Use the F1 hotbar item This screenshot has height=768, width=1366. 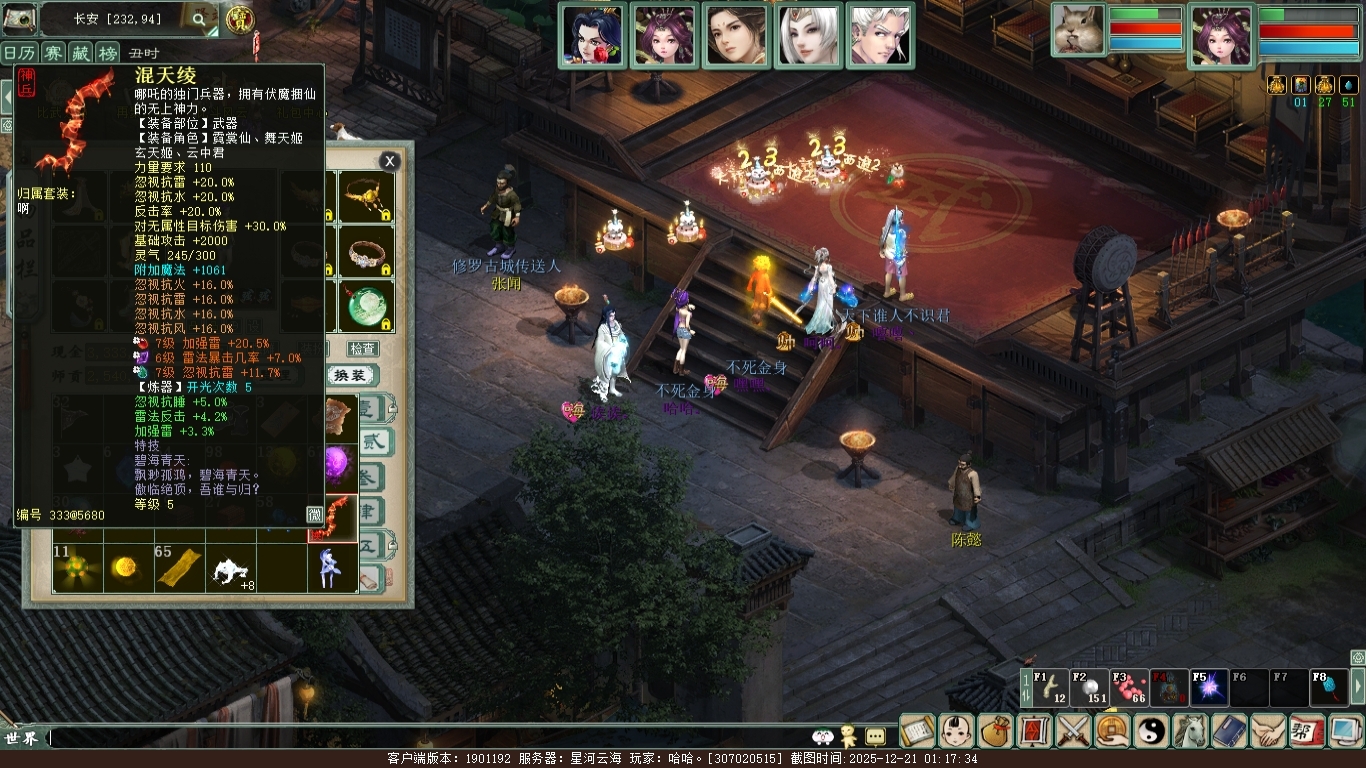pos(1049,687)
